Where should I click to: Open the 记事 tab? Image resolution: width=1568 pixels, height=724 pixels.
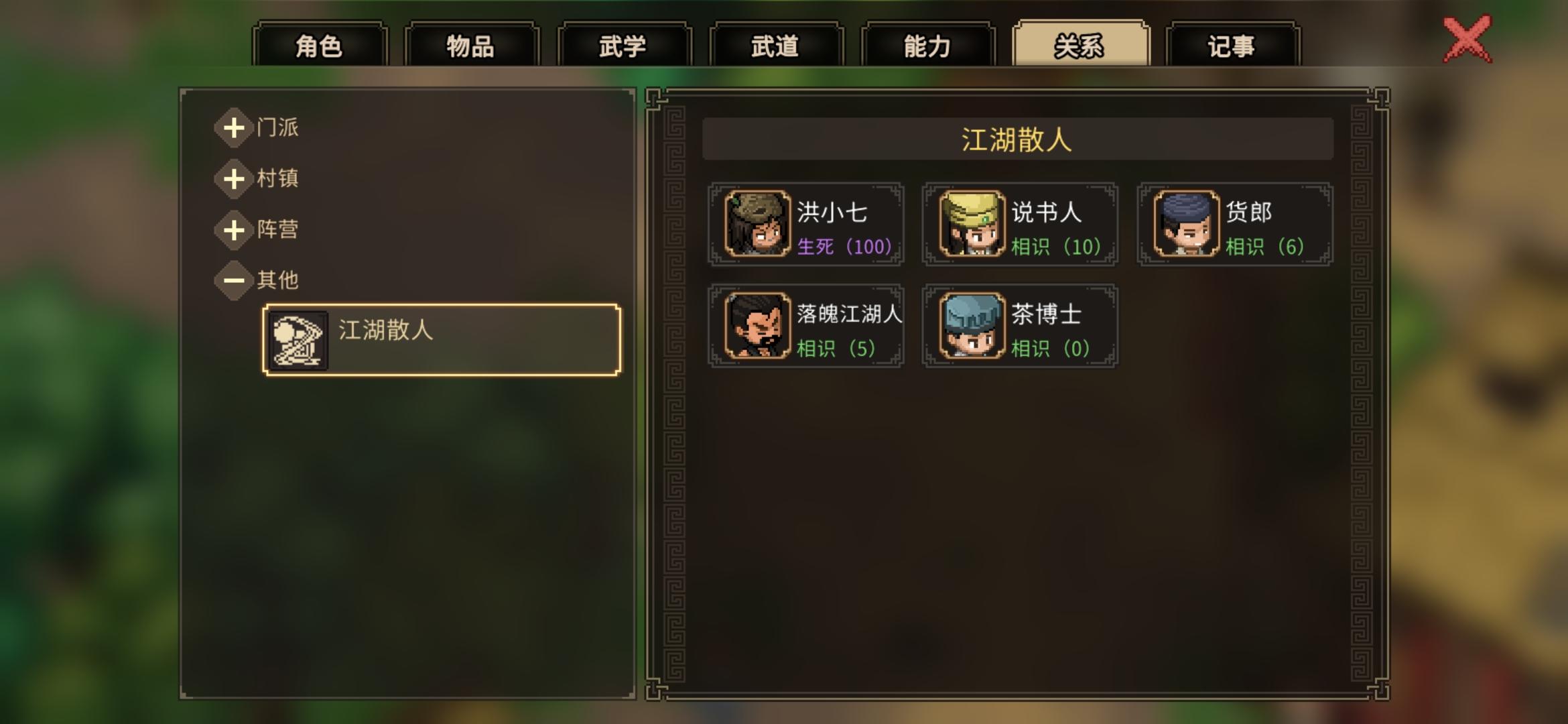(x=1232, y=44)
